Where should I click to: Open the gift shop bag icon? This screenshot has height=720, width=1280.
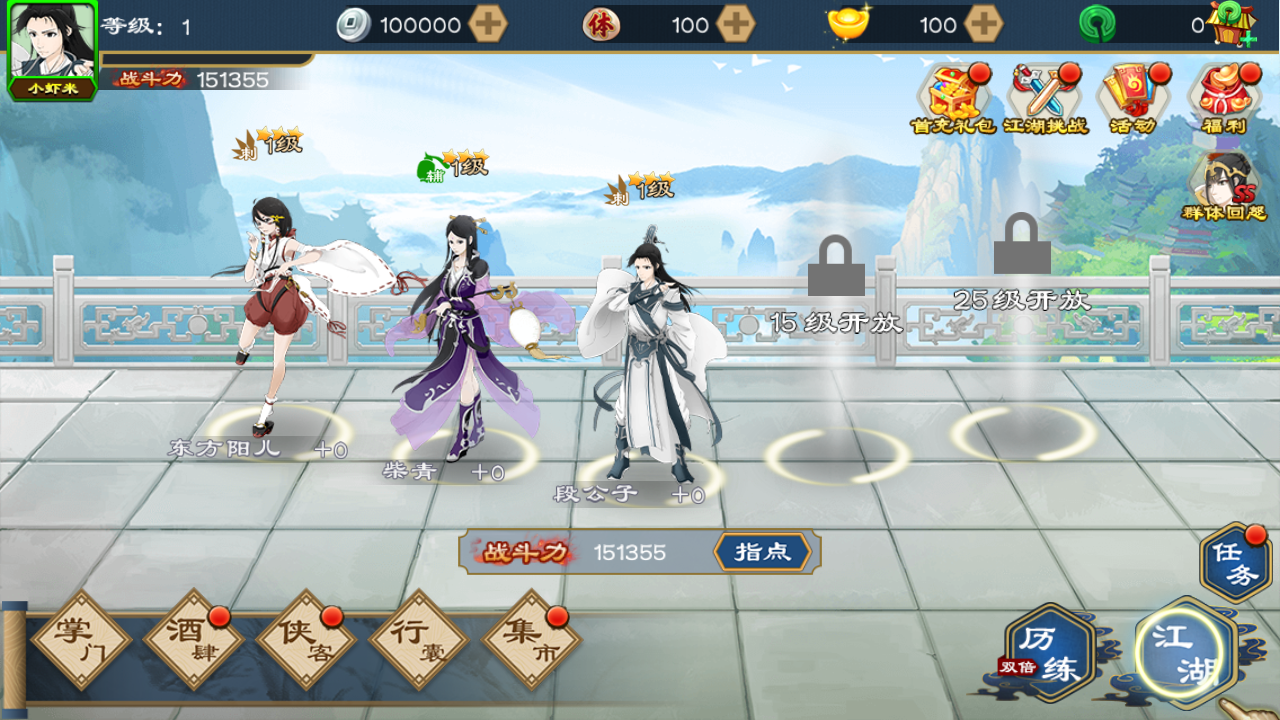(x=1229, y=25)
